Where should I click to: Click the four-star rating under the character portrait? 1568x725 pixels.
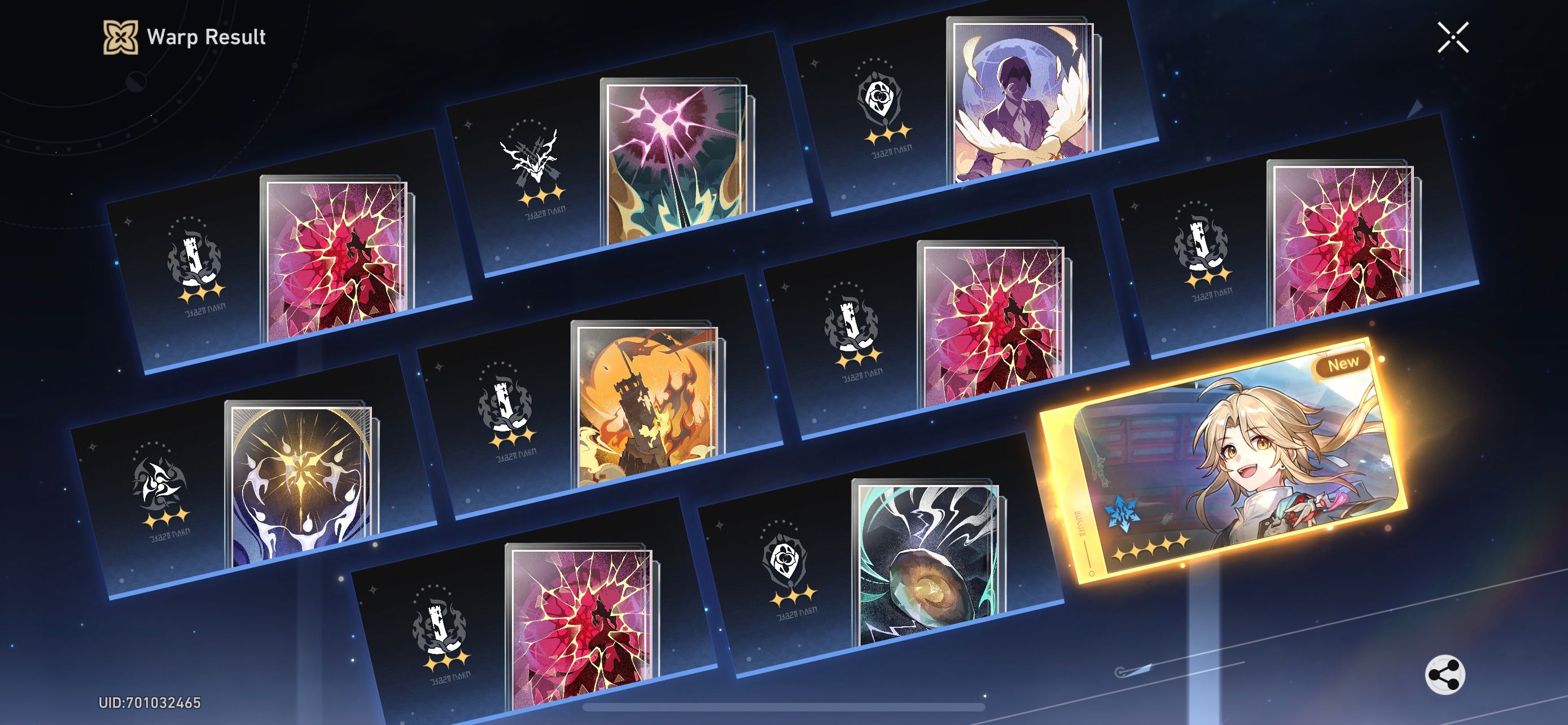(x=1152, y=547)
